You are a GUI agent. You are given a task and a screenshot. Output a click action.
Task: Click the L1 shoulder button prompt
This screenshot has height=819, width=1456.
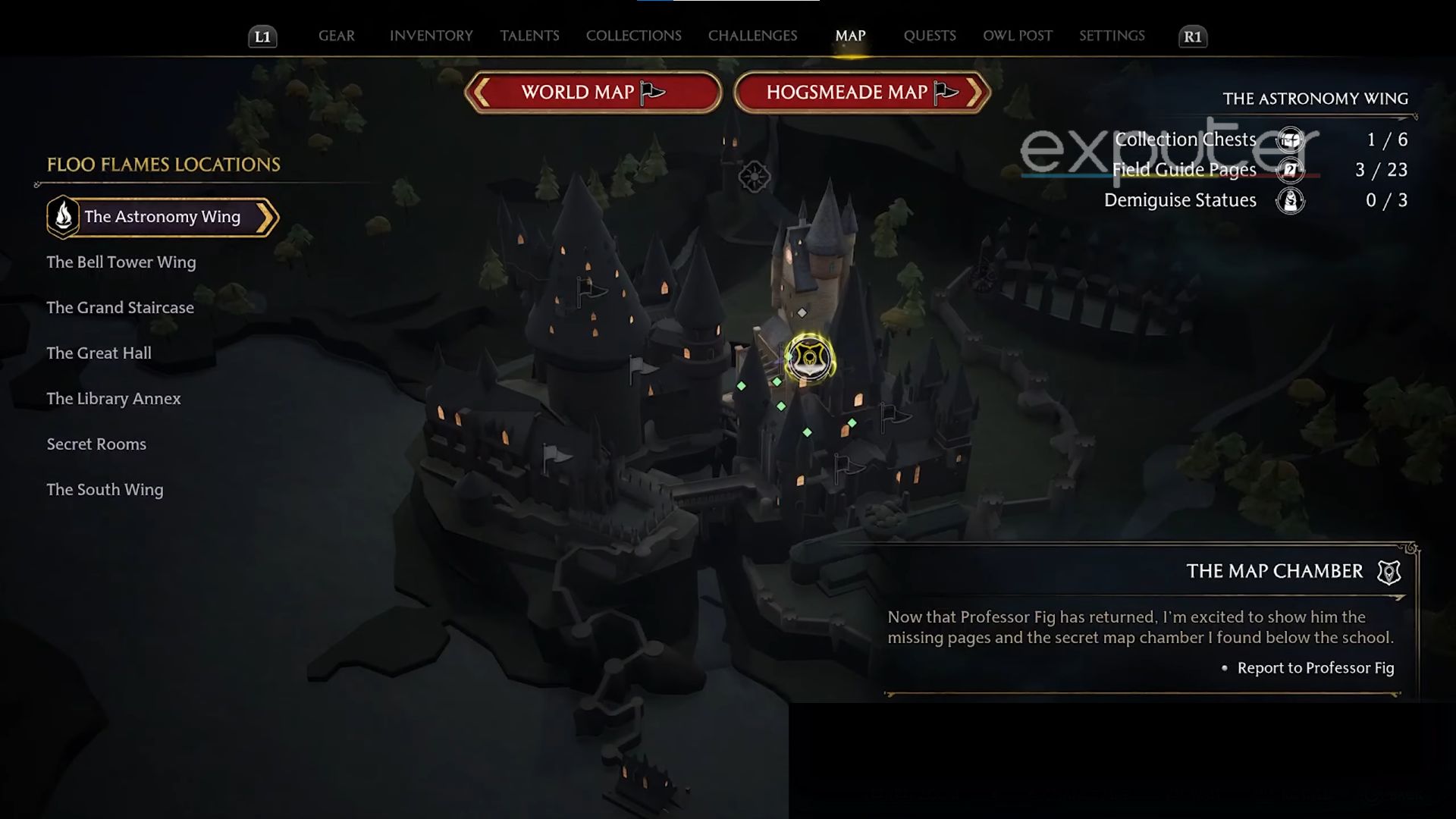(x=263, y=35)
